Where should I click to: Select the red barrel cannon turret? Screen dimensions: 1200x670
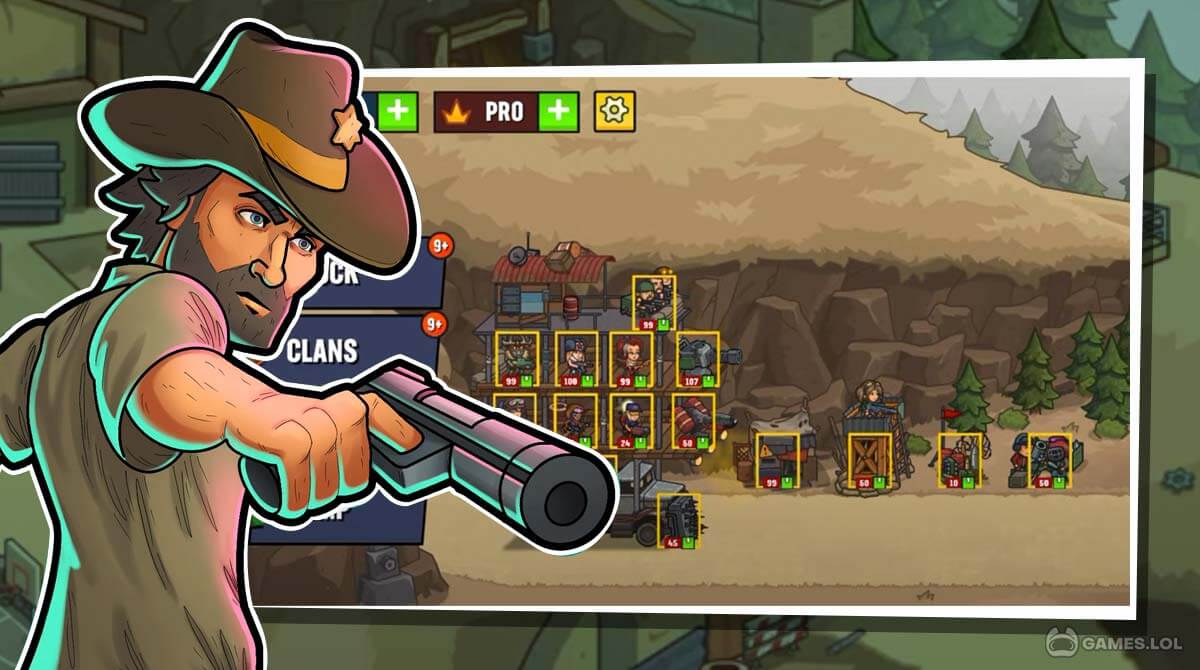(692, 420)
